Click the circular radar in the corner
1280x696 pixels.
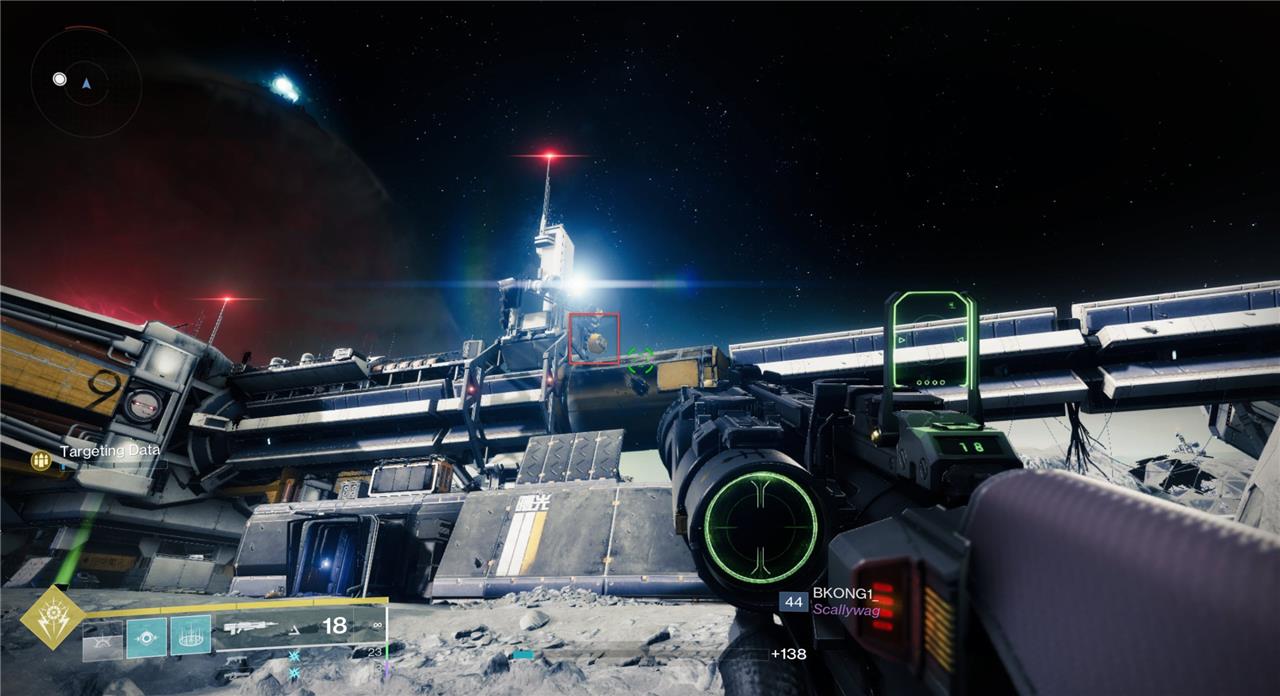tap(85, 83)
